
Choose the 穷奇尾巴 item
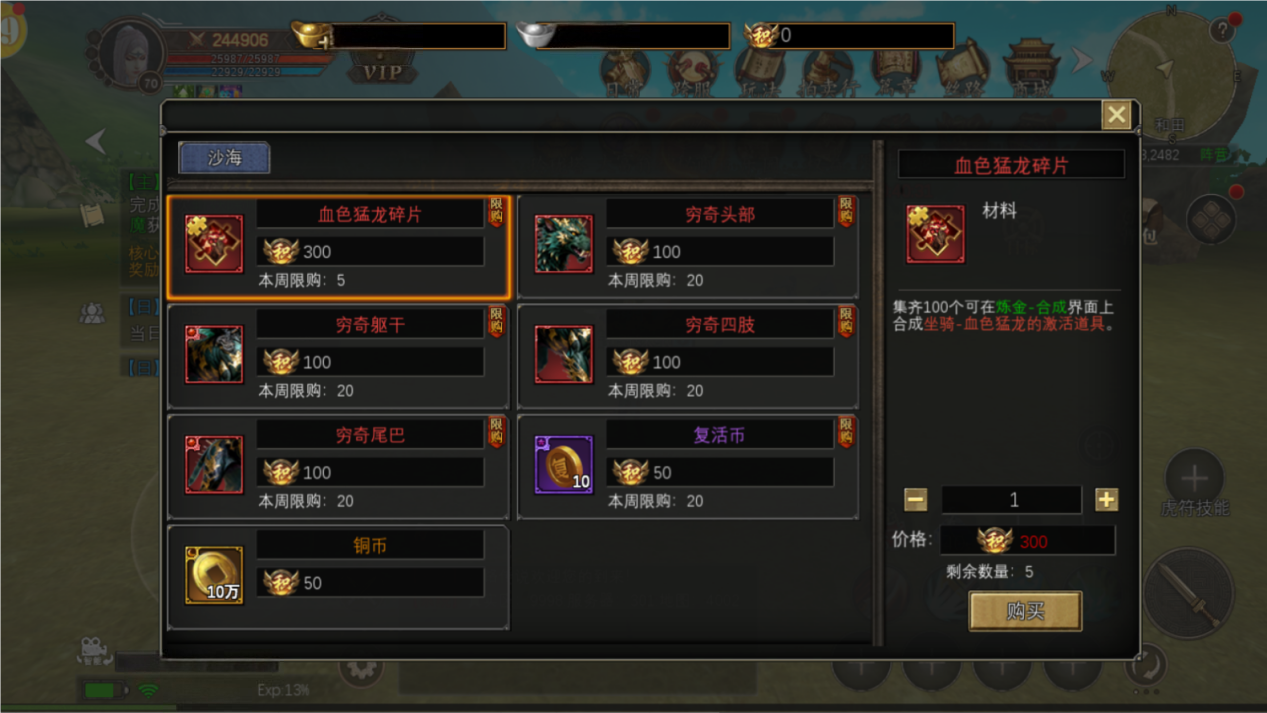[338, 468]
